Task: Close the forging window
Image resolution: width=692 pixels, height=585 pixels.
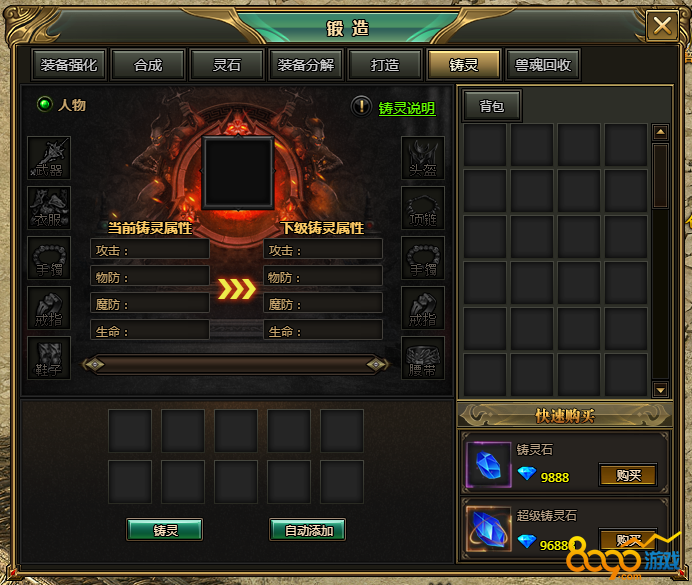Action: click(x=661, y=25)
